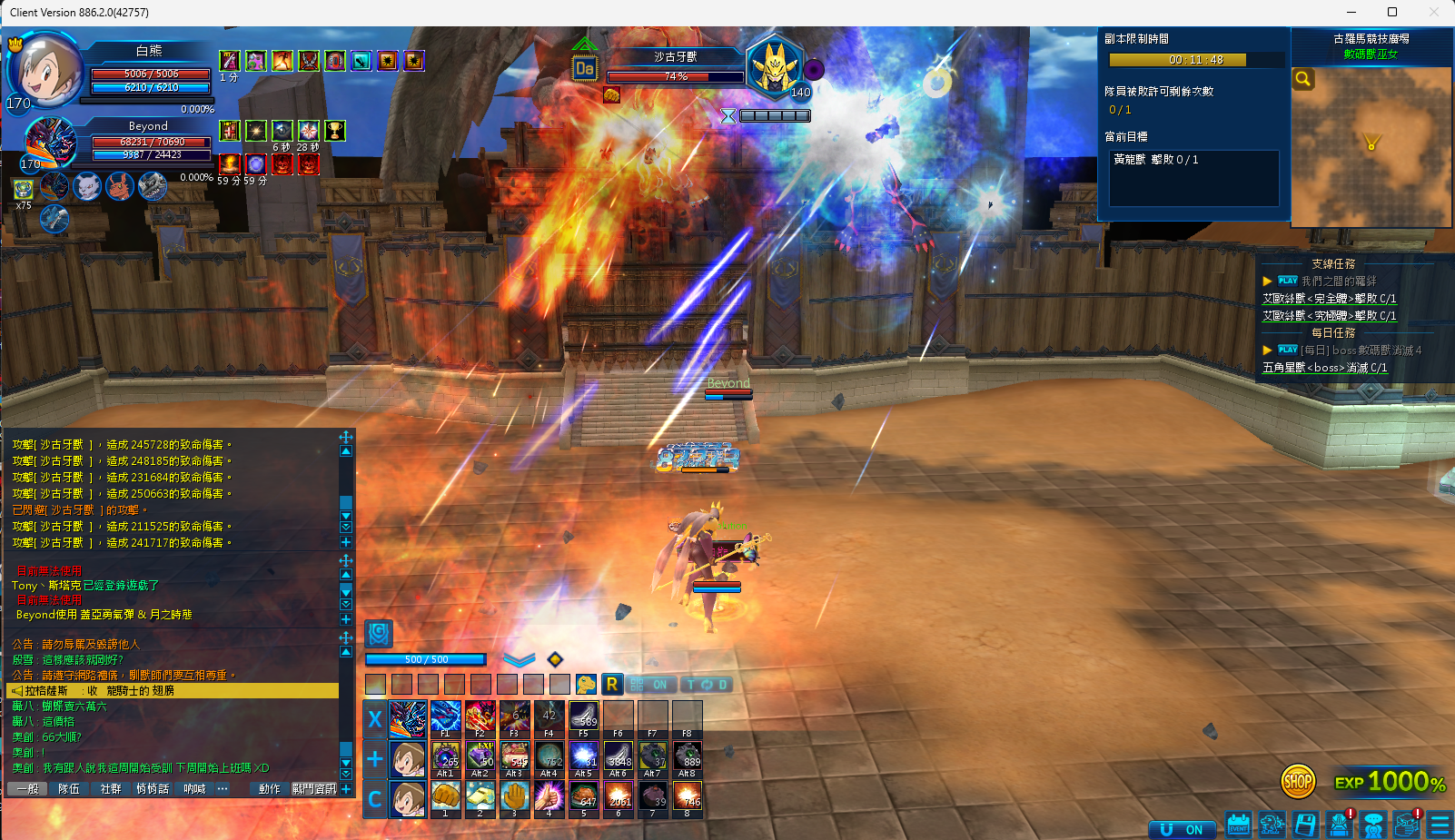Activate the F1 blue dragon skill
Screen dimensions: 1455x840
click(445, 717)
